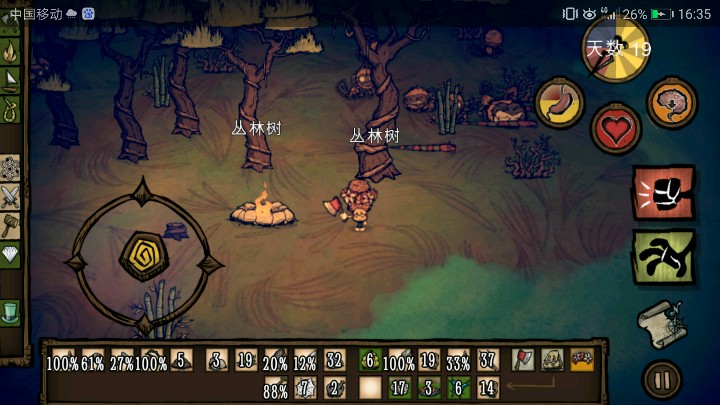This screenshot has width=720, height=405.
Task: Select the inventory stack showing 32
Action: pos(334,359)
